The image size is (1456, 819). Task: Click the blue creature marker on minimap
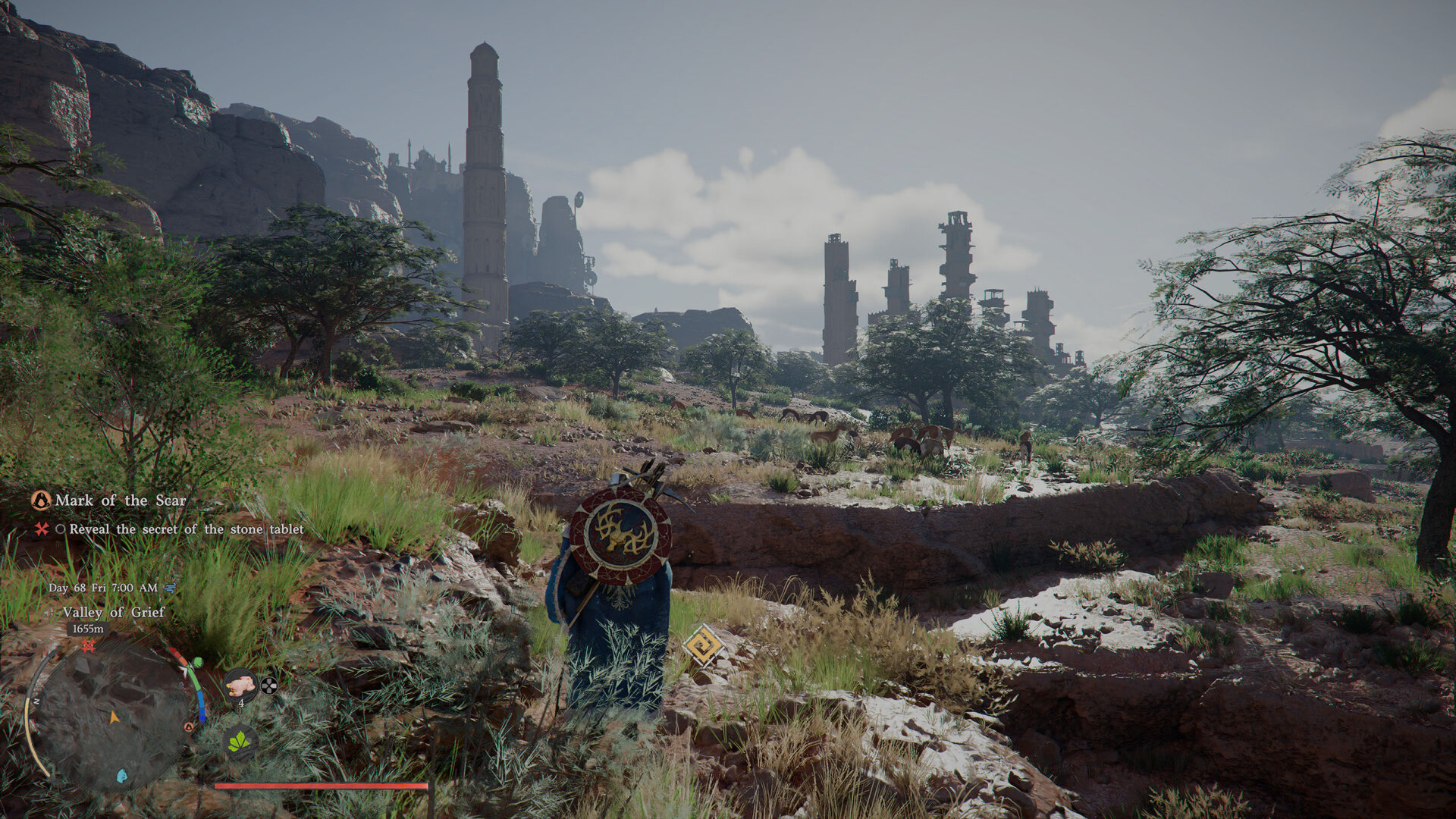[x=121, y=776]
